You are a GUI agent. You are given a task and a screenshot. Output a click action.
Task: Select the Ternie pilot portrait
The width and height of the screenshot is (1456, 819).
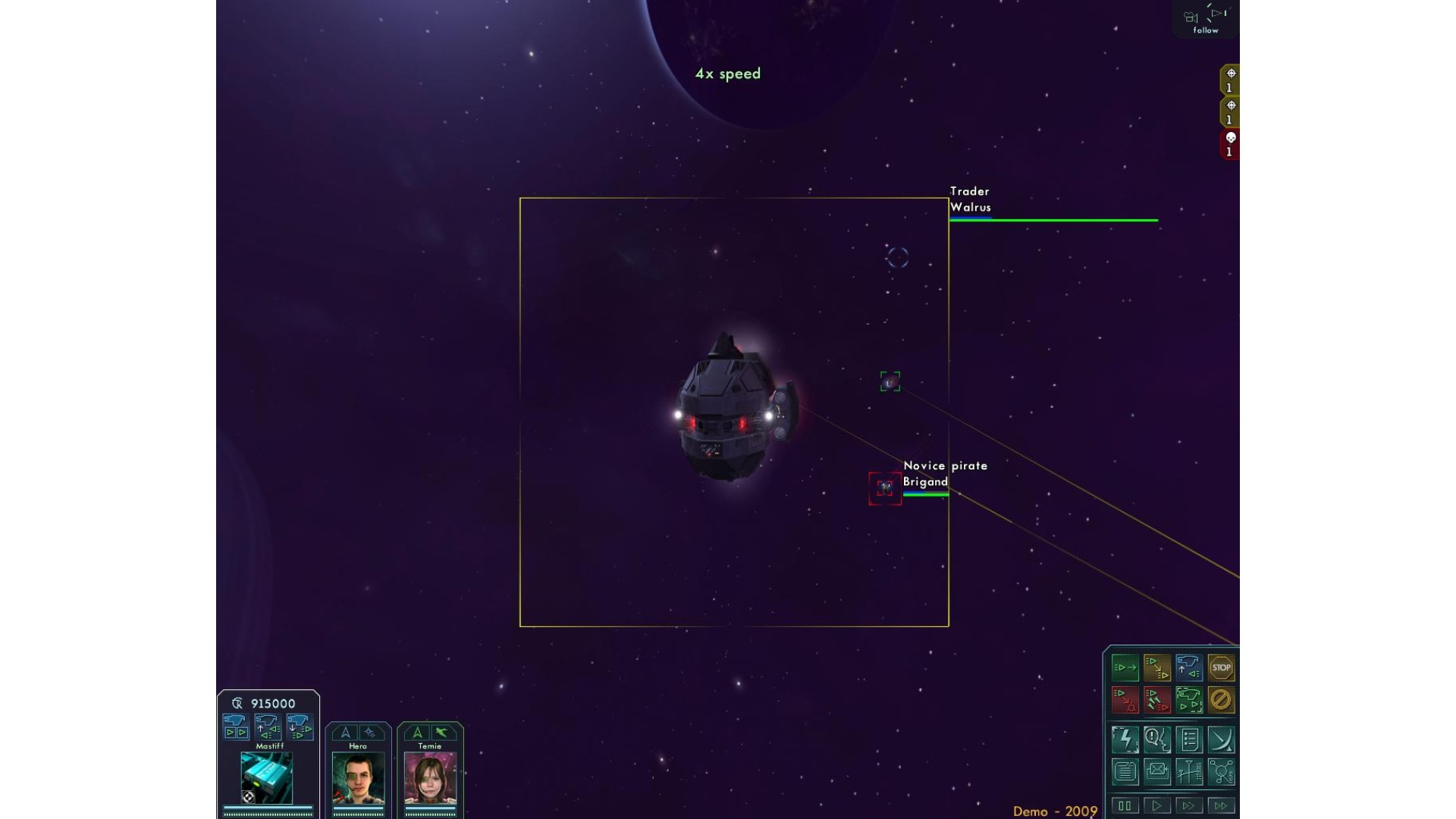coord(430,778)
